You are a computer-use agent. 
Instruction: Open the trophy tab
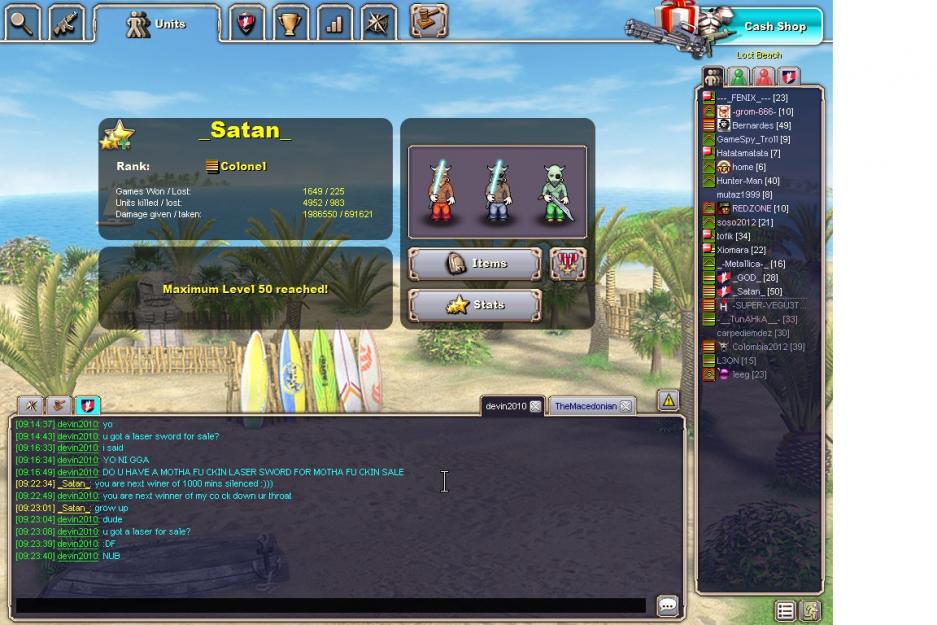(290, 23)
